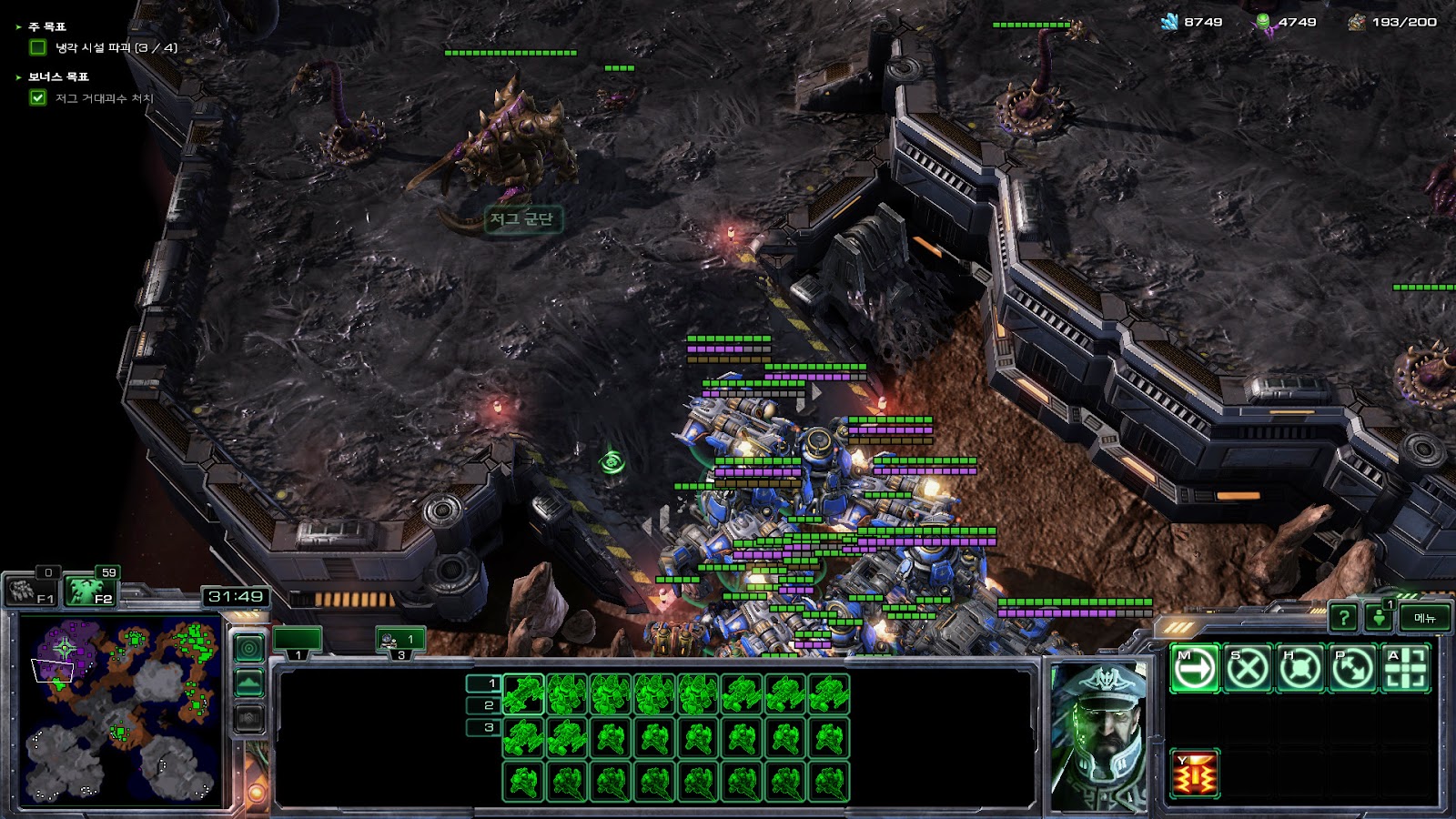Toggle the minimap terrain view button
The width and height of the screenshot is (1456, 819).
point(249,682)
